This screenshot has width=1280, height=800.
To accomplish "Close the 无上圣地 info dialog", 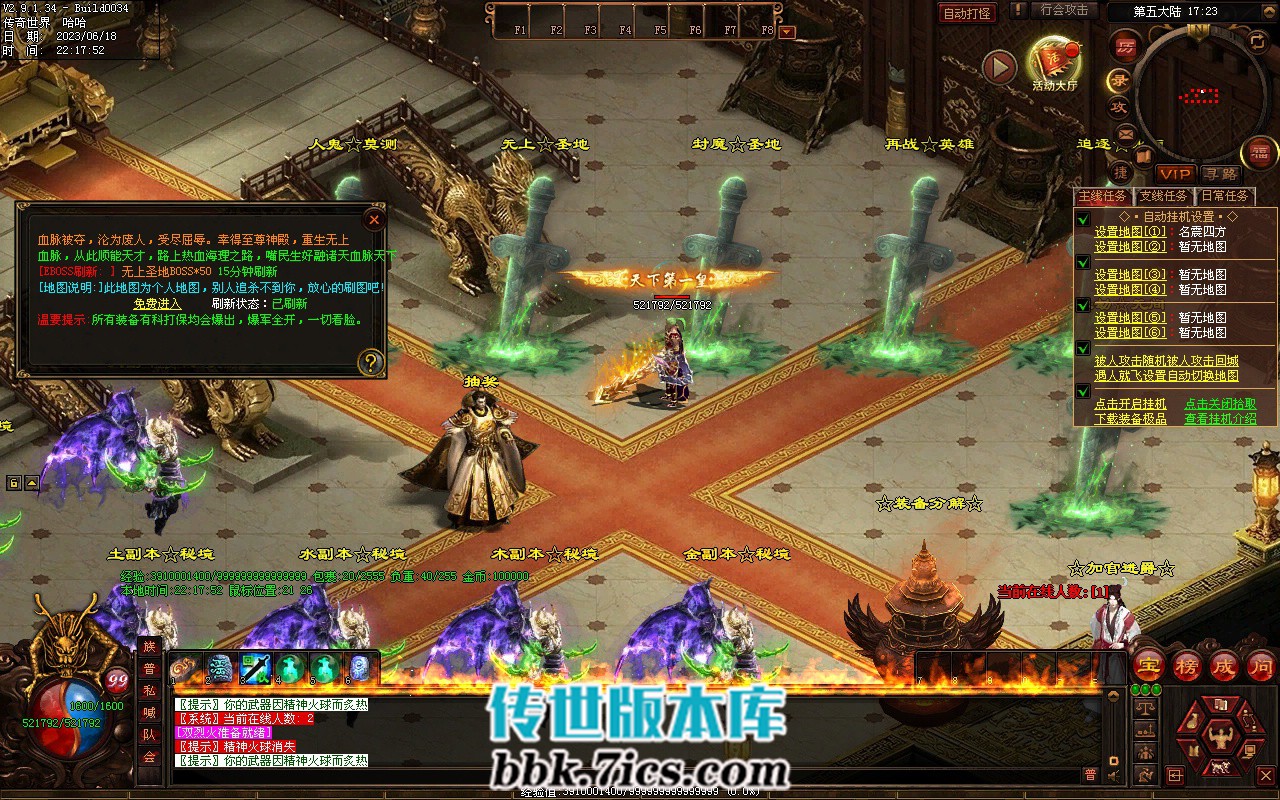I will pos(373,219).
